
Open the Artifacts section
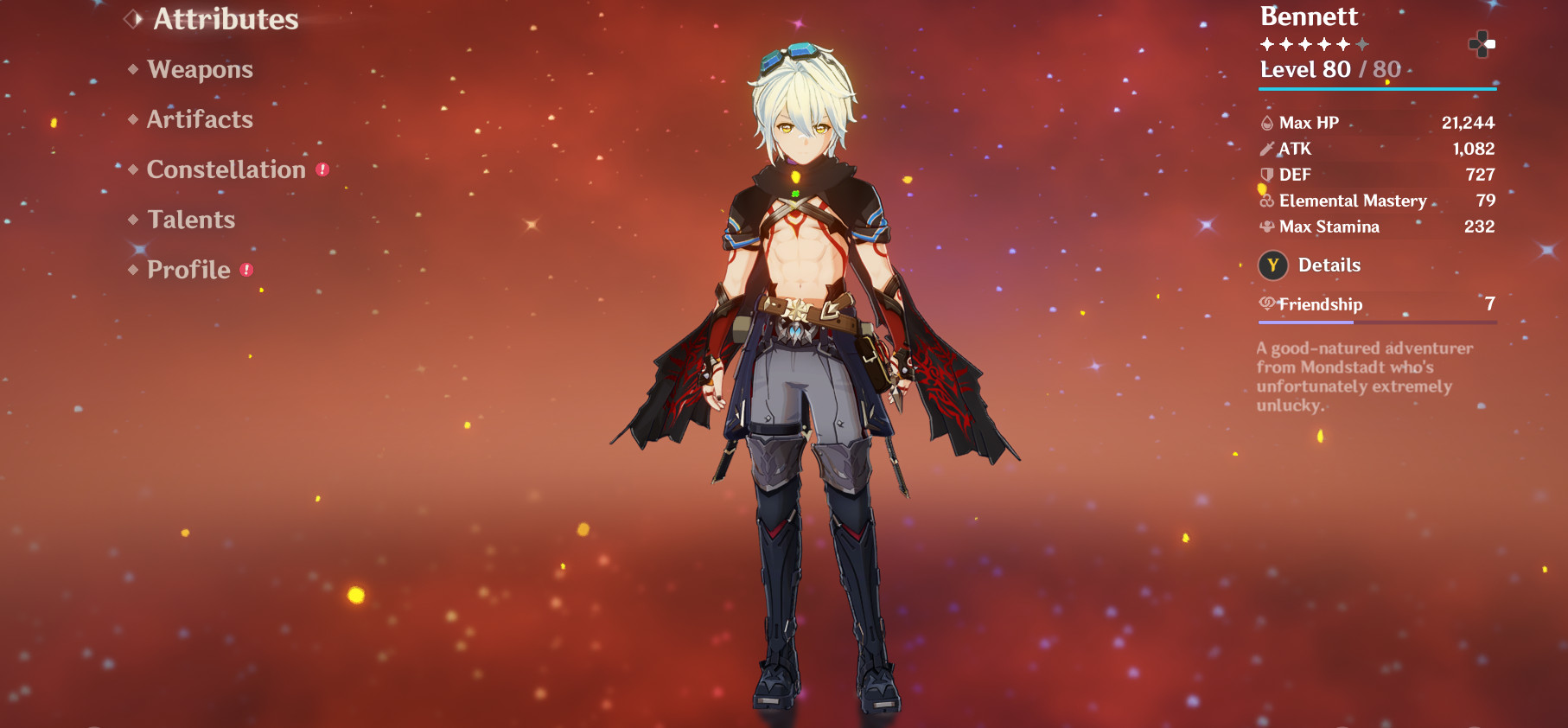tap(199, 119)
